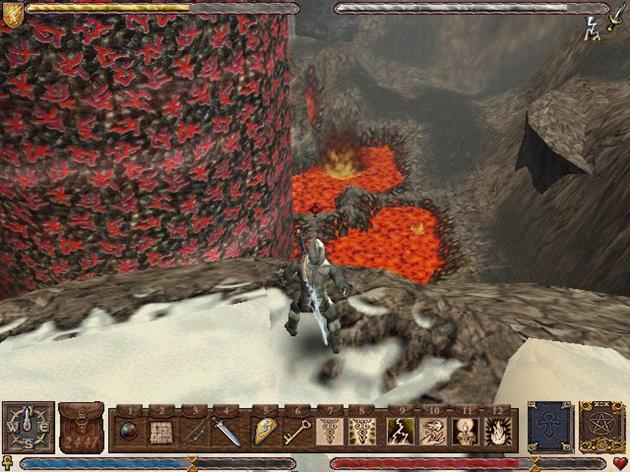The image size is (630, 472).
Task: Click the compass in the corner
Action: pyautogui.click(x=28, y=428)
